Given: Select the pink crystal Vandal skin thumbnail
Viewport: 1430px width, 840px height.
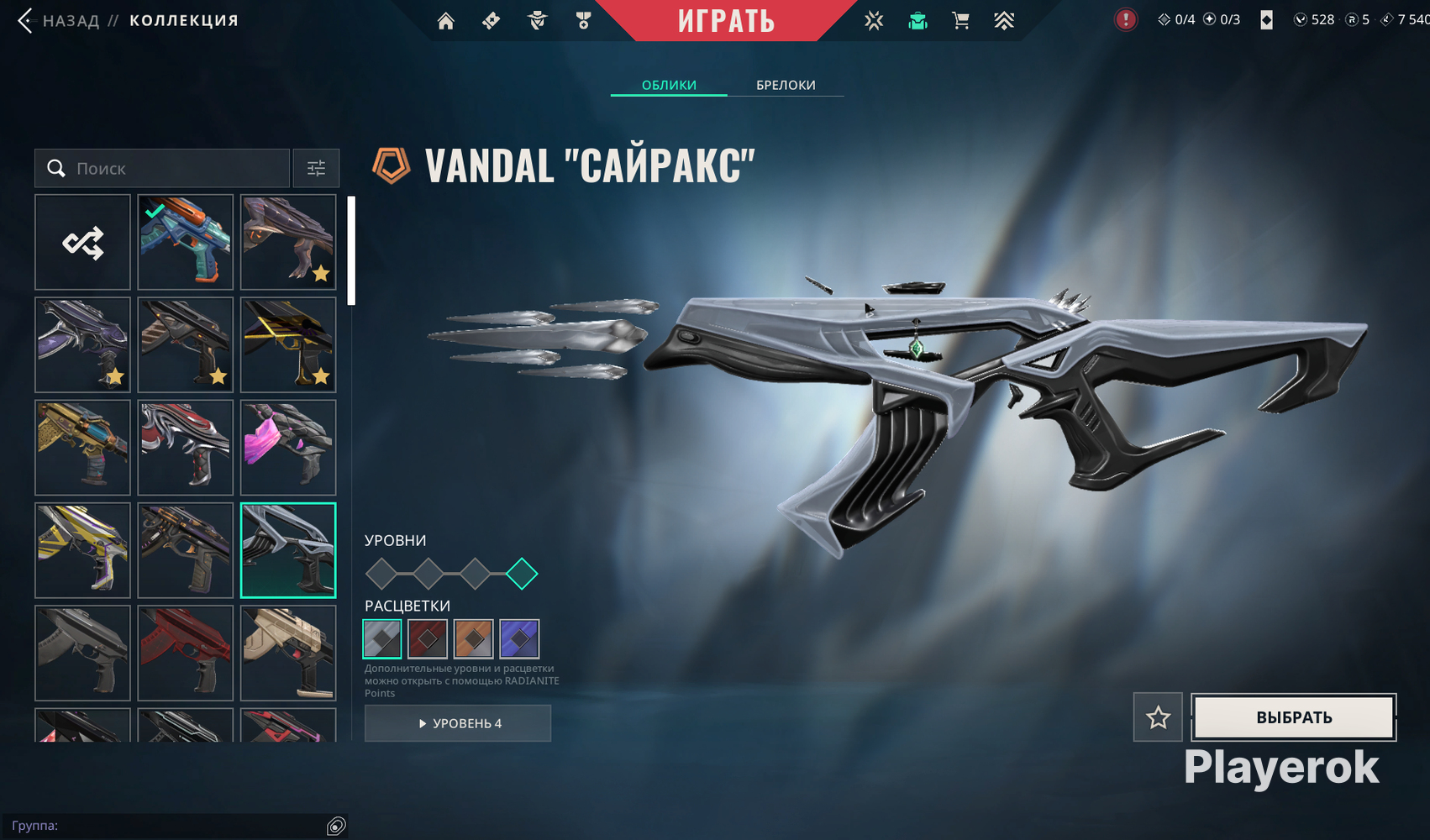Looking at the screenshot, I should click(x=288, y=448).
